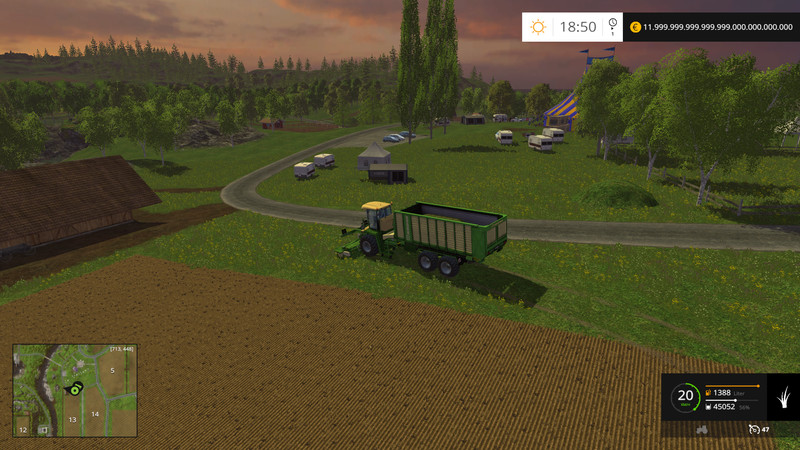This screenshot has width=800, height=450.
Task: Toggle the cruise control icon
Action: click(x=753, y=429)
